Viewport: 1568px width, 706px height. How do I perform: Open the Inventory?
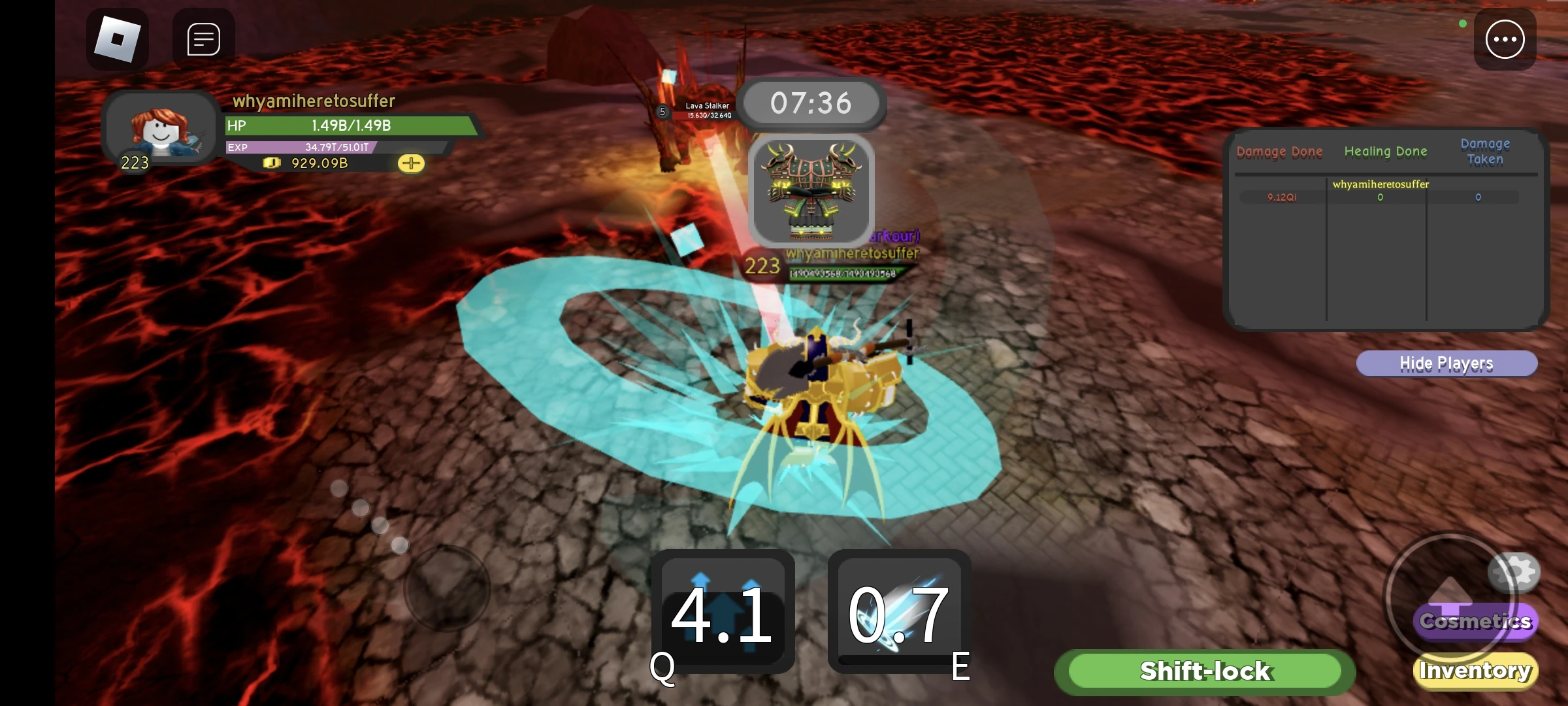(x=1475, y=670)
